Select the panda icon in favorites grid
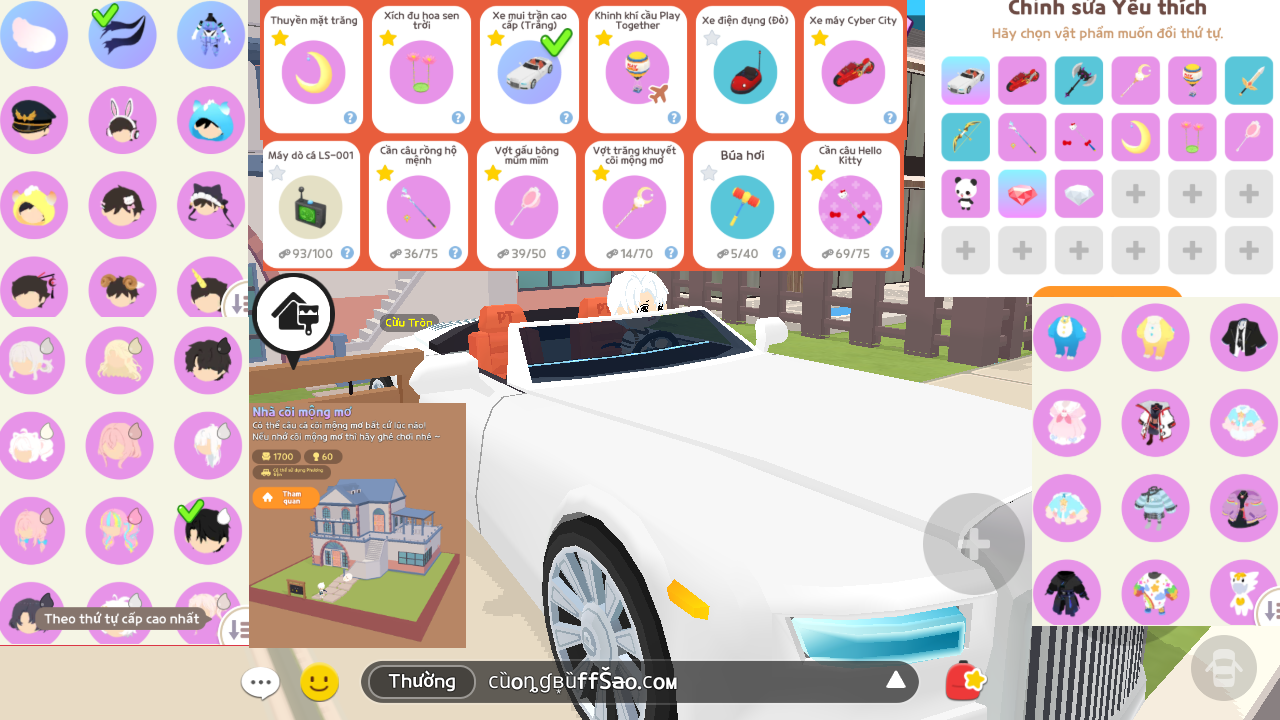Viewport: 1280px width, 720px height. point(965,194)
